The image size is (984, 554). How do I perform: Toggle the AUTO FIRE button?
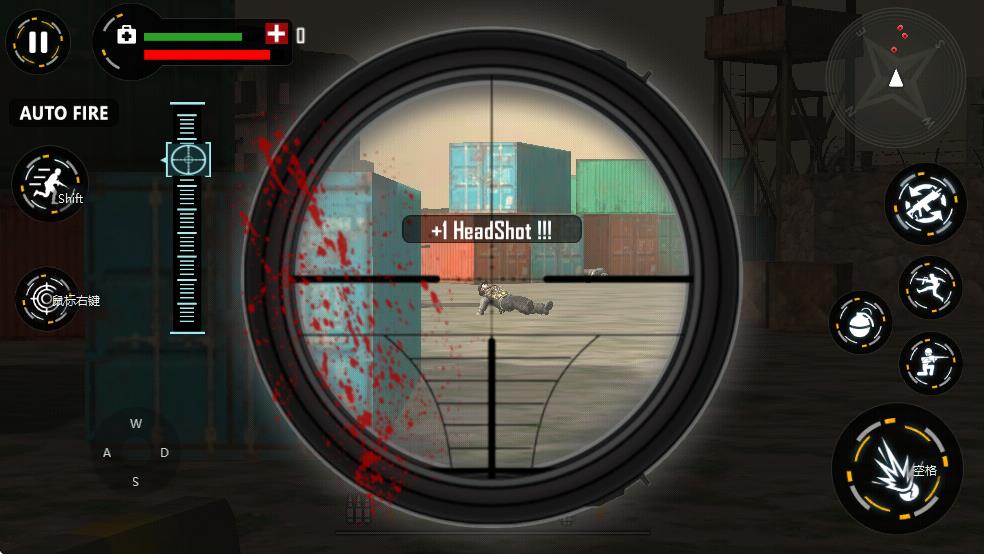(x=64, y=113)
